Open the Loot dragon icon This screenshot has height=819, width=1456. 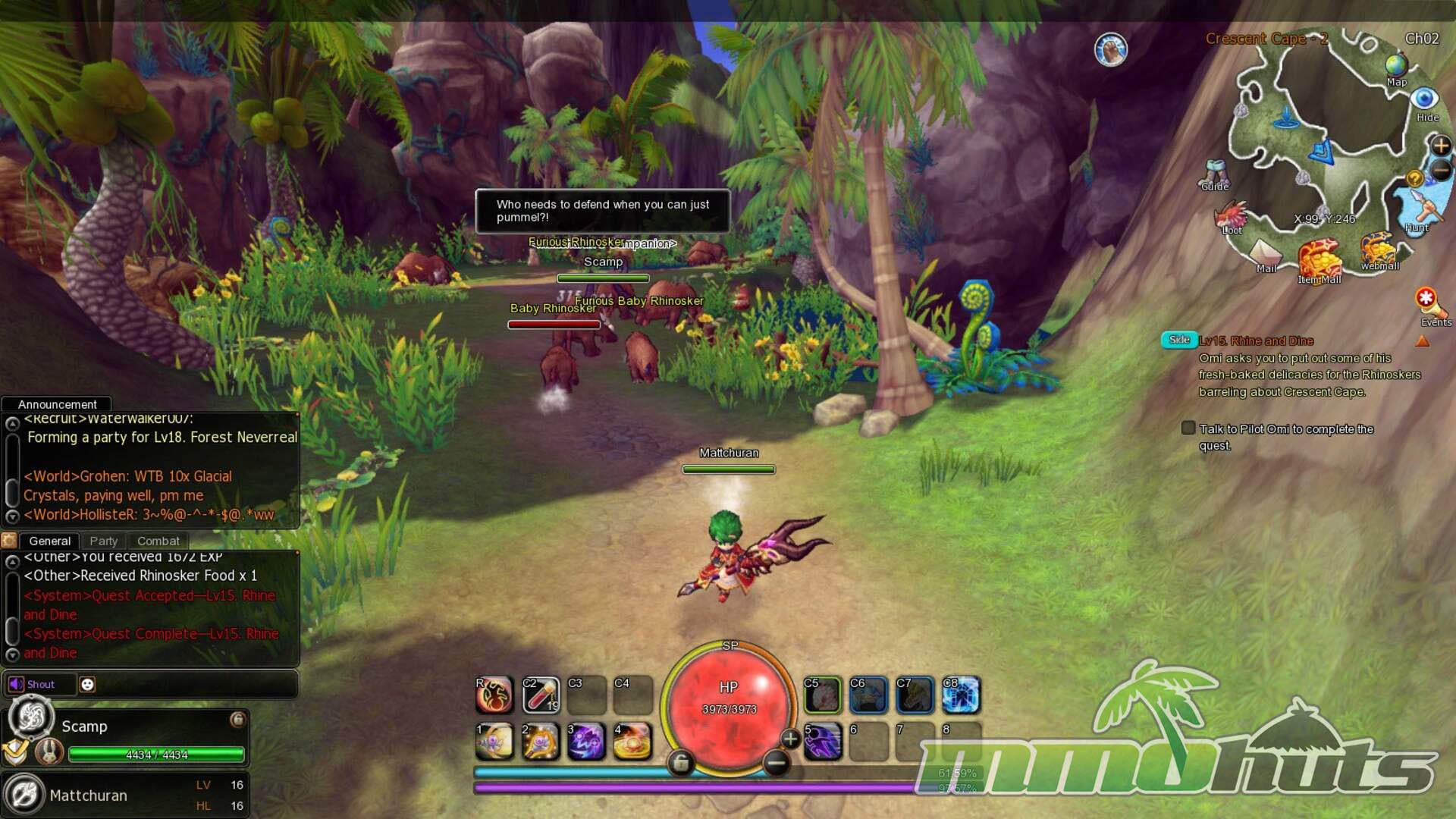[1232, 215]
